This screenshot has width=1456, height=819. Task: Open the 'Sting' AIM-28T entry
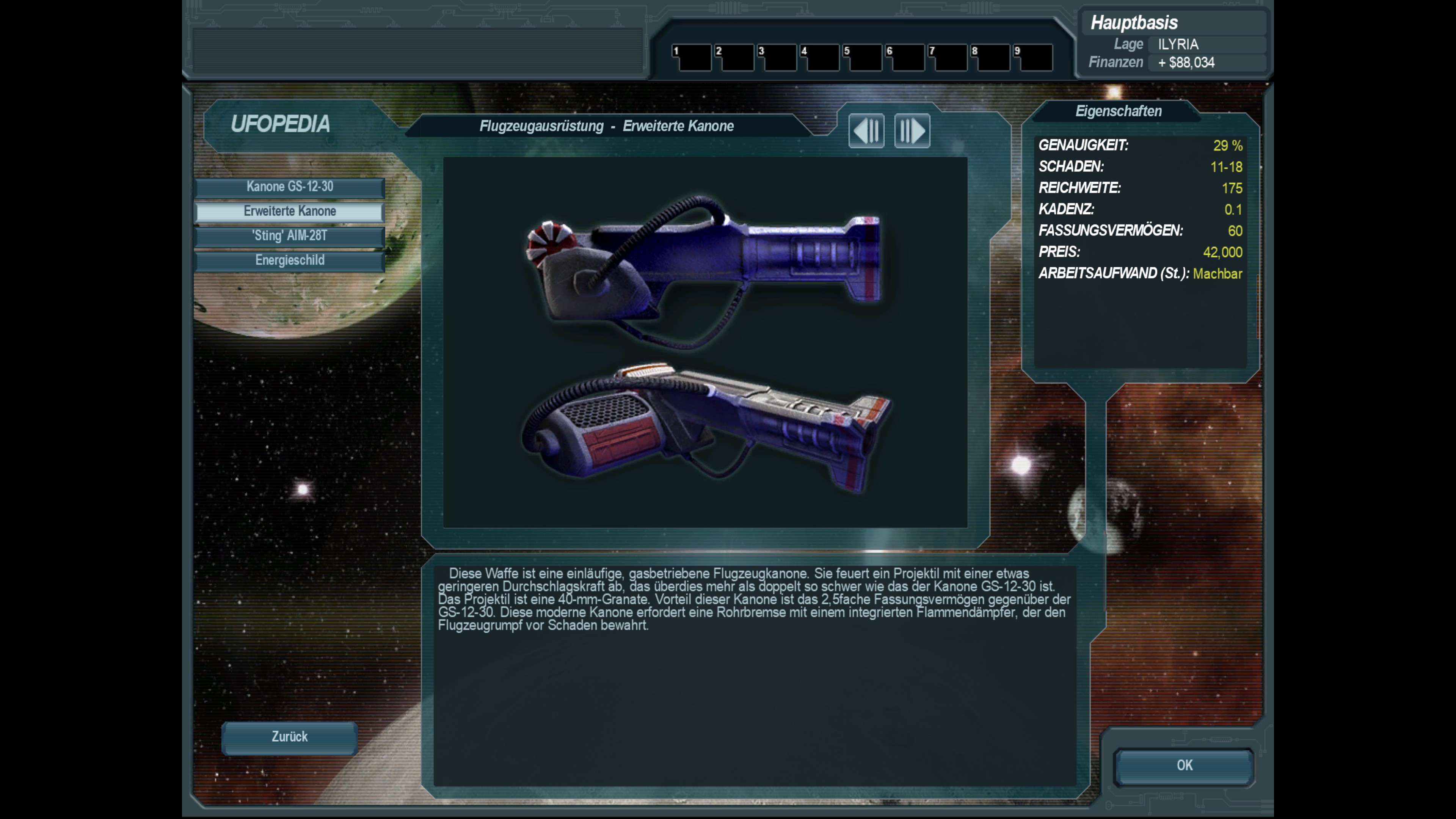click(x=289, y=236)
